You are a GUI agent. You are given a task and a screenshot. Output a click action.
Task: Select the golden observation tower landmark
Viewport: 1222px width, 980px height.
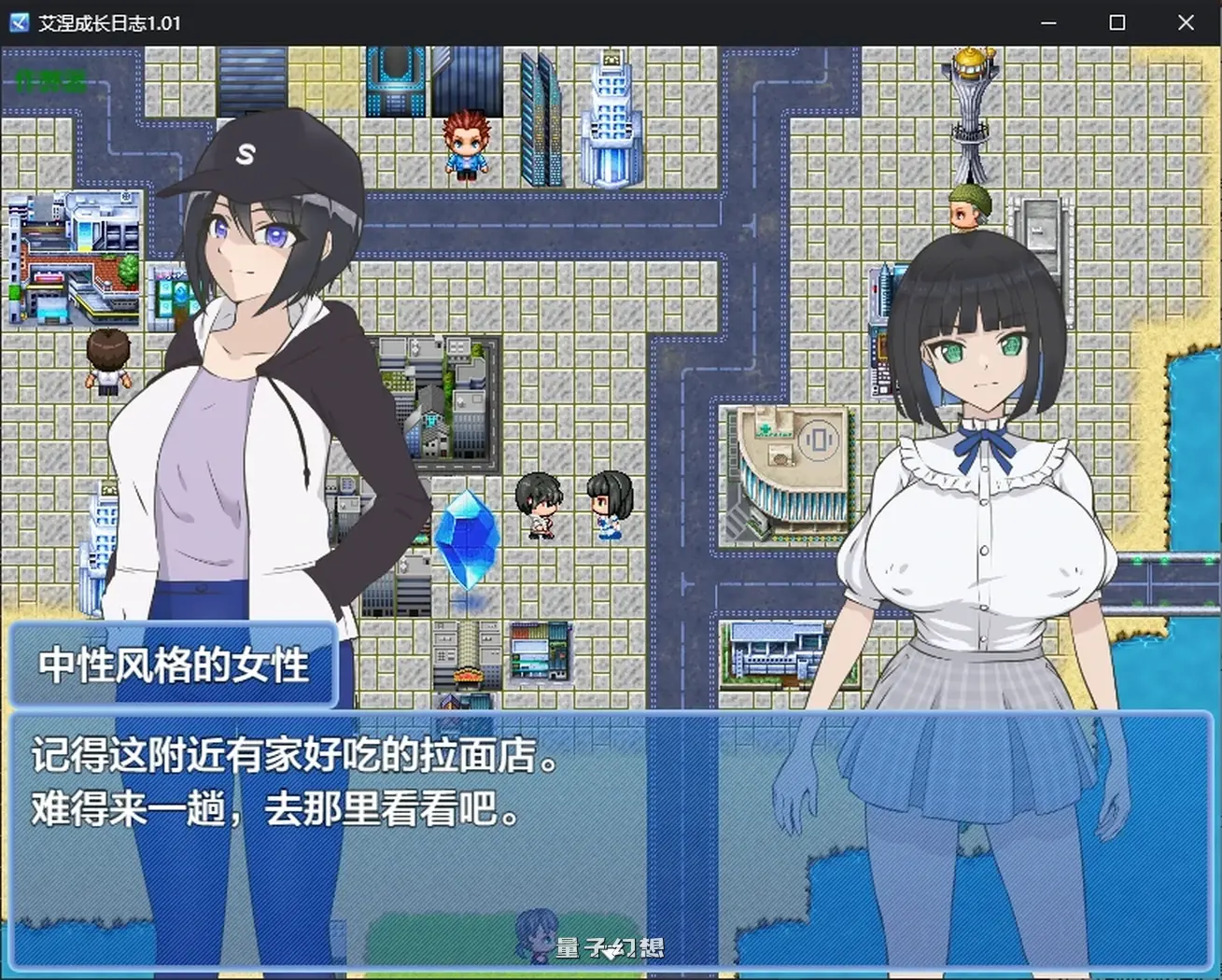point(971,103)
